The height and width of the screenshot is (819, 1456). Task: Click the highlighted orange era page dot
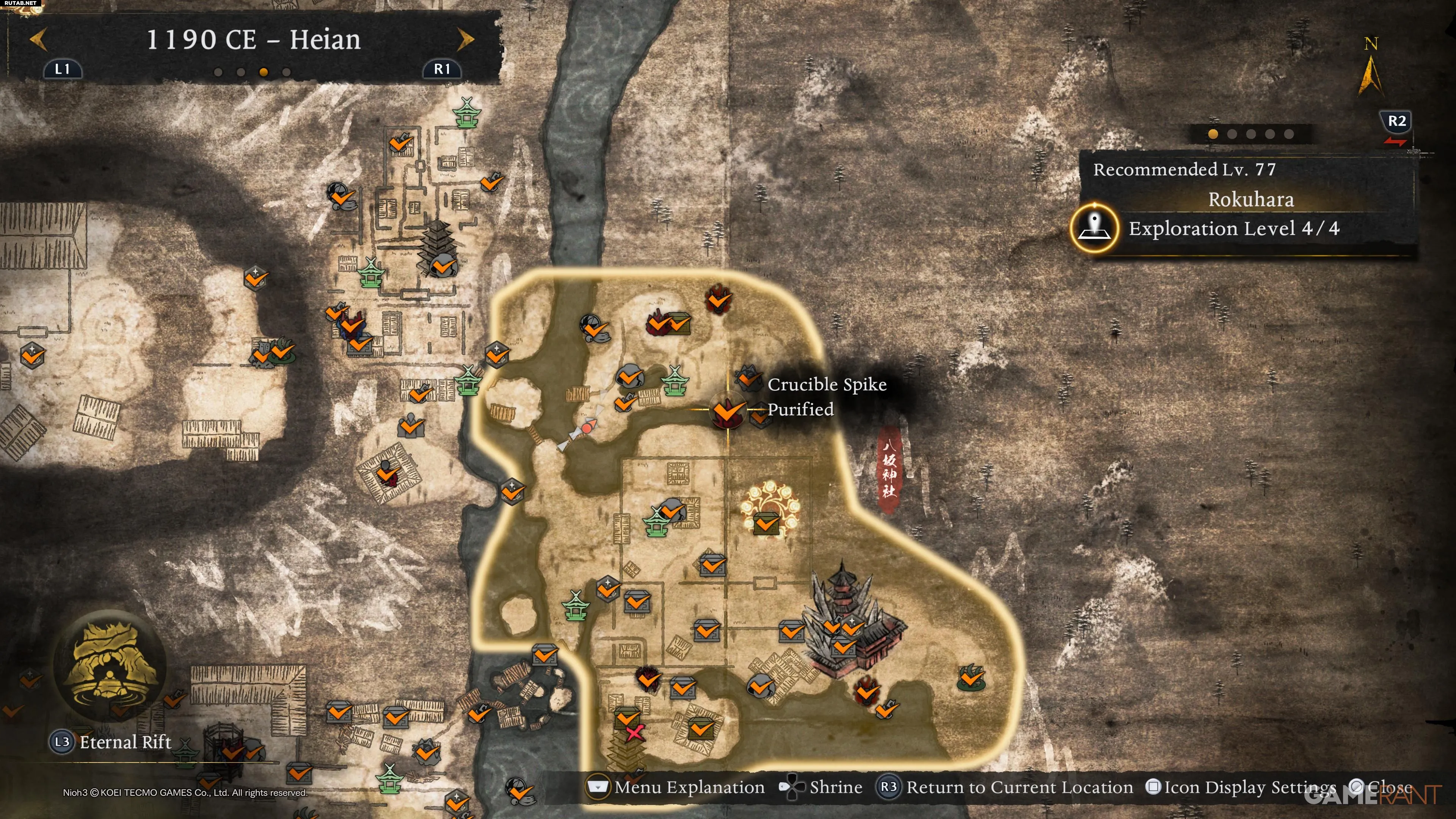pos(264,72)
